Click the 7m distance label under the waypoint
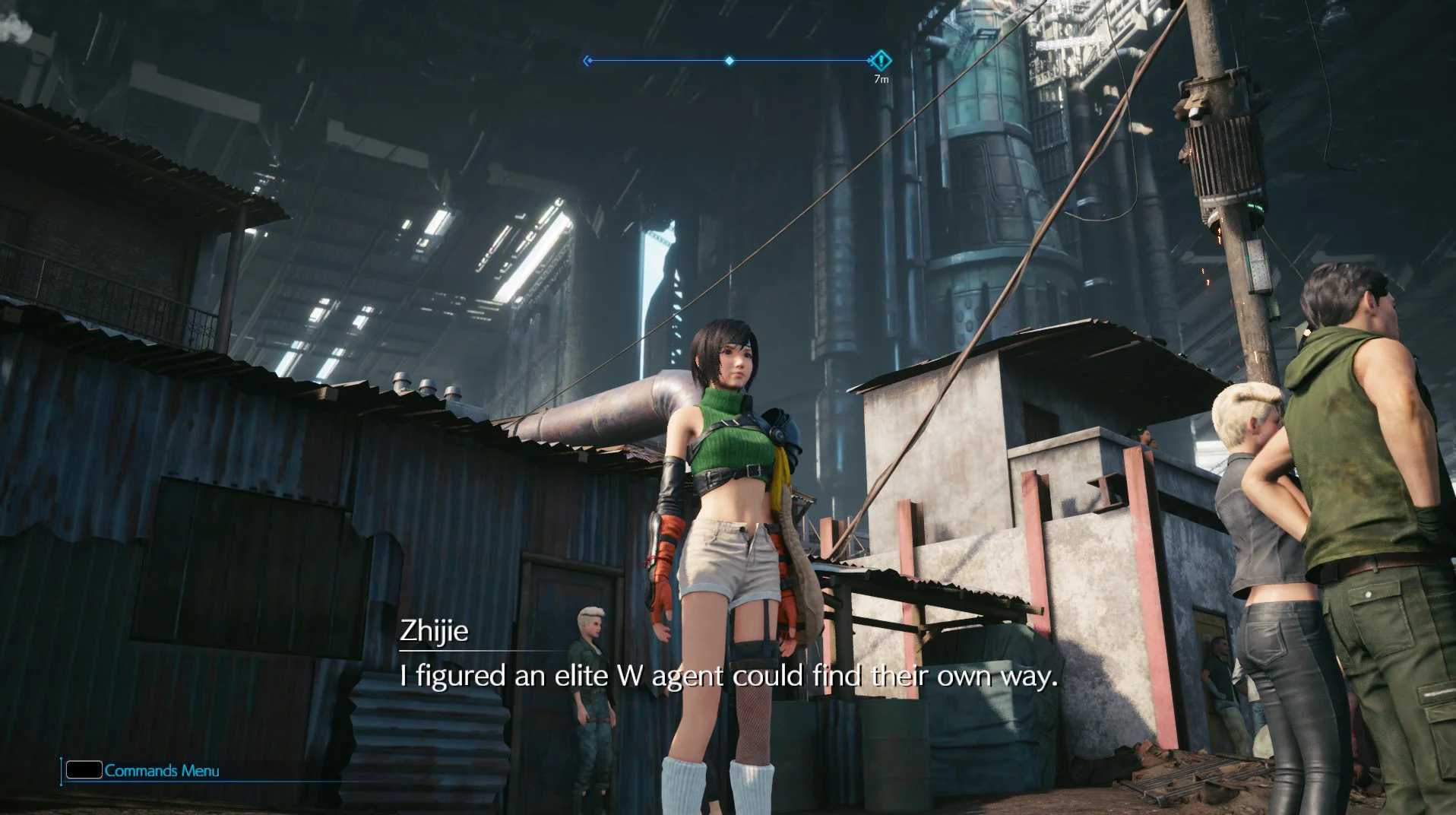The image size is (1456, 815). tap(883, 78)
